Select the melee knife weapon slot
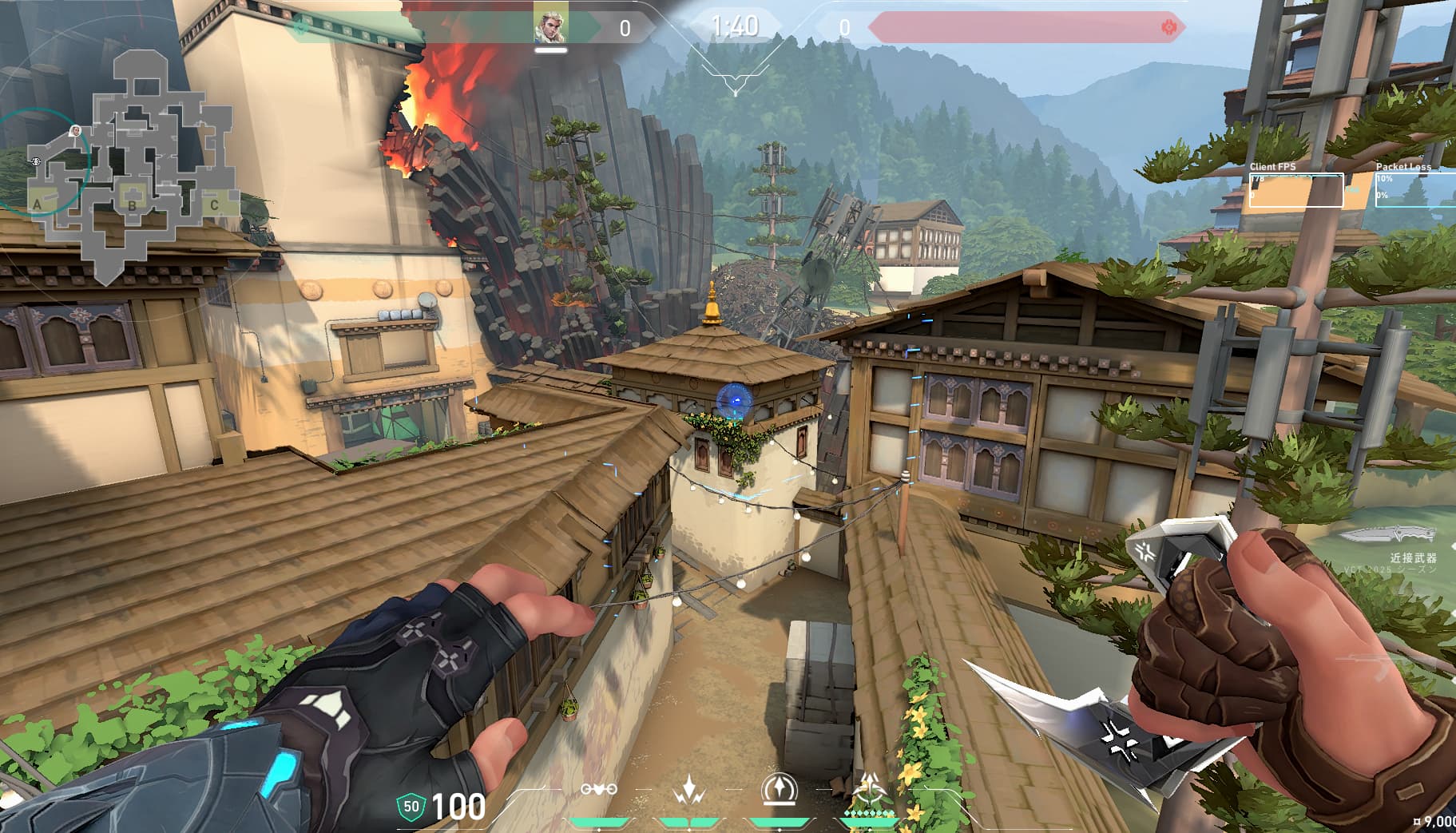The image size is (1456, 833). (x=1388, y=534)
